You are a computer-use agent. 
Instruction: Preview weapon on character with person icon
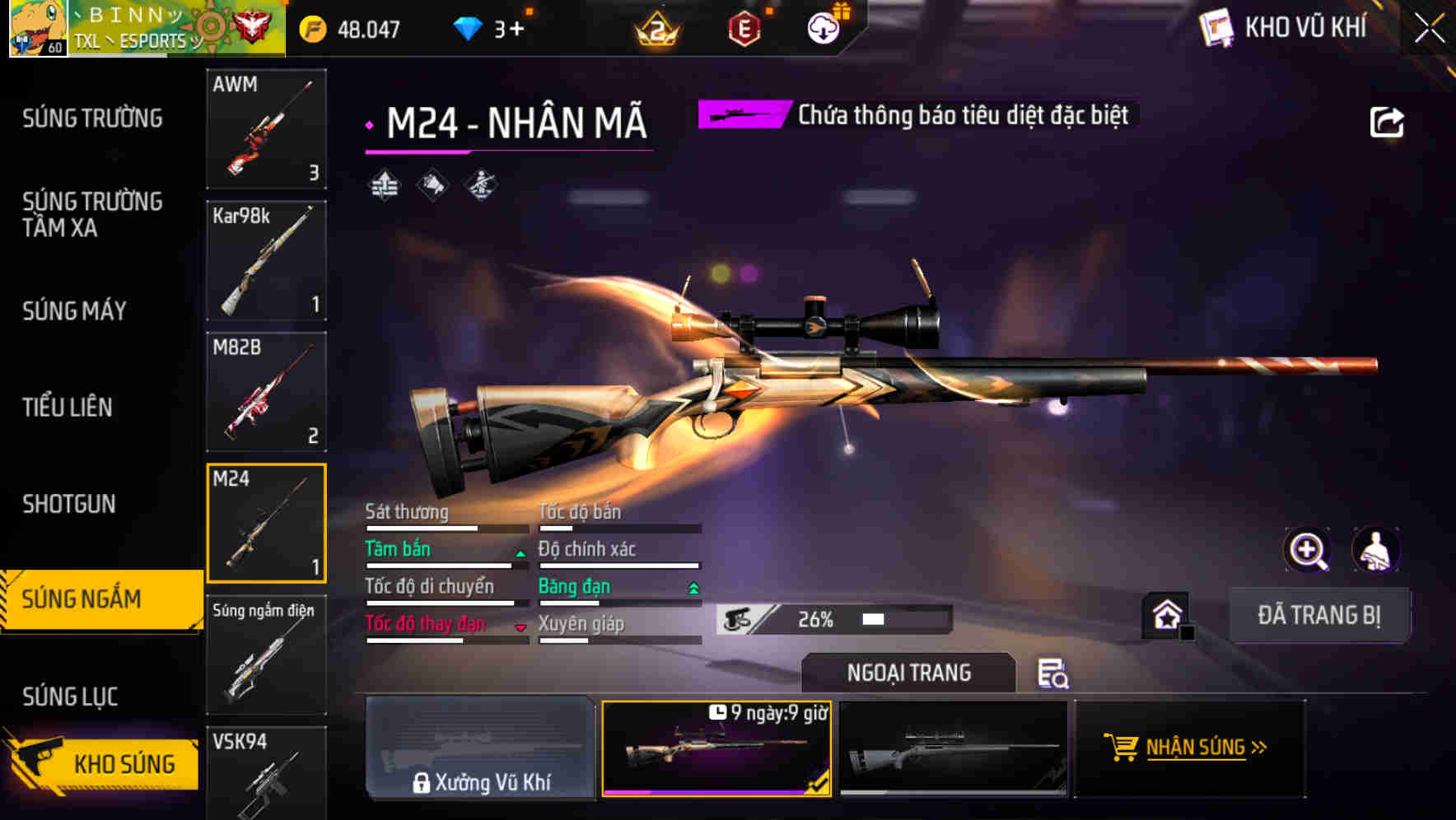(x=1376, y=550)
